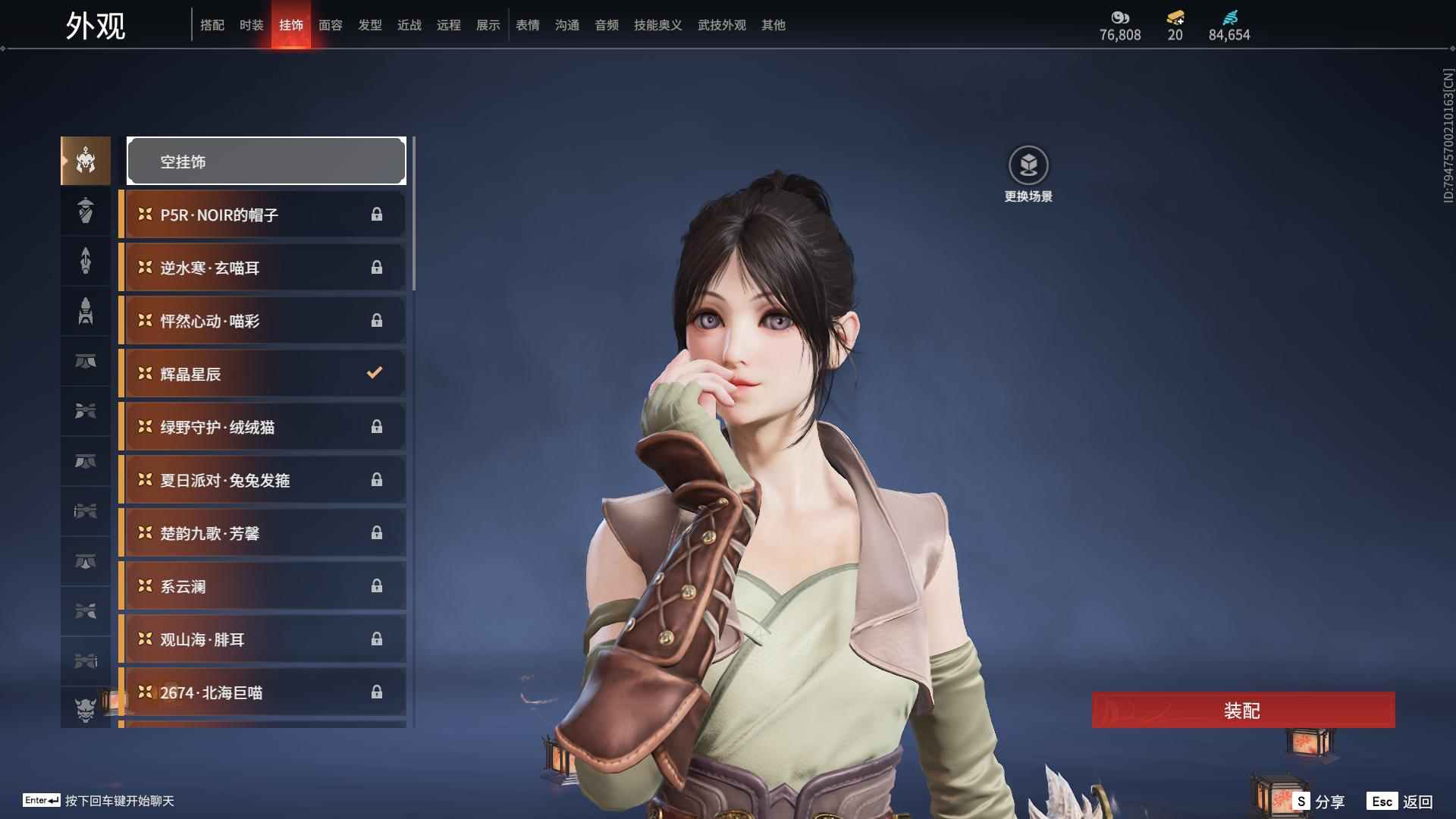The image size is (1456, 819).
Task: Open the 技能奥义 tab
Action: pos(657,25)
